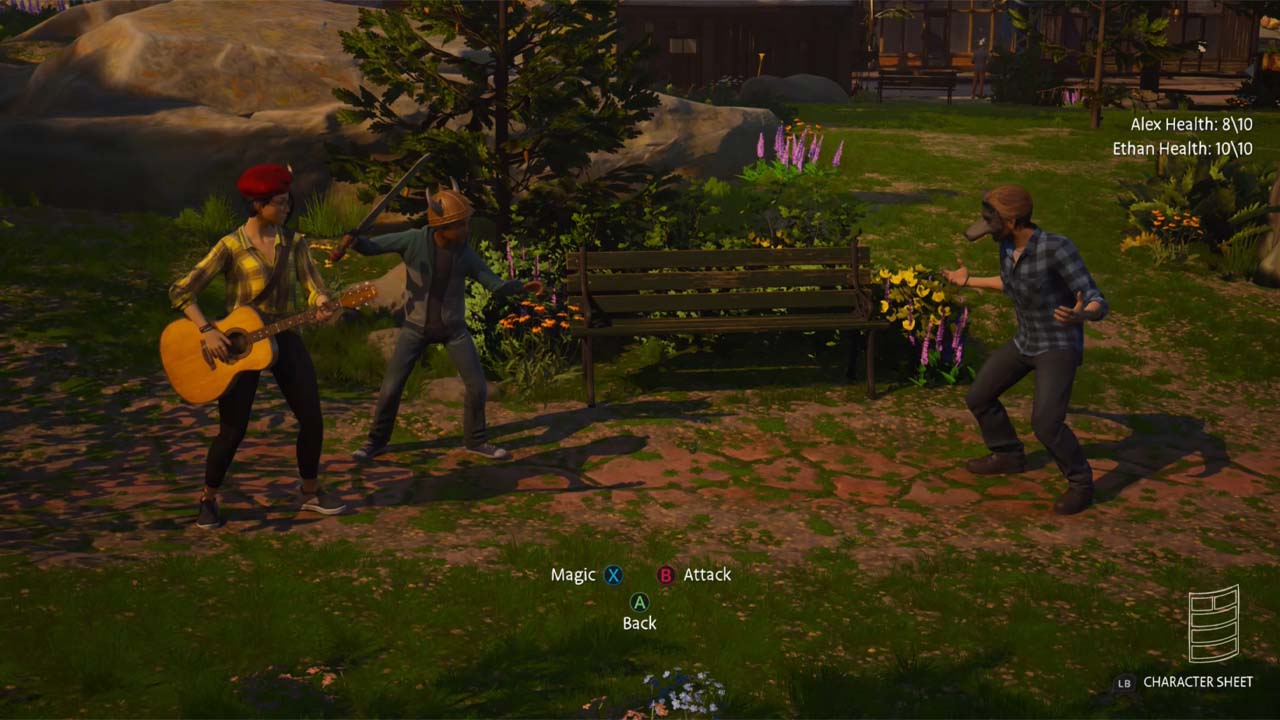Screen dimensions: 1280x720
Task: Open the Character Sheet
Action: [x=1197, y=682]
